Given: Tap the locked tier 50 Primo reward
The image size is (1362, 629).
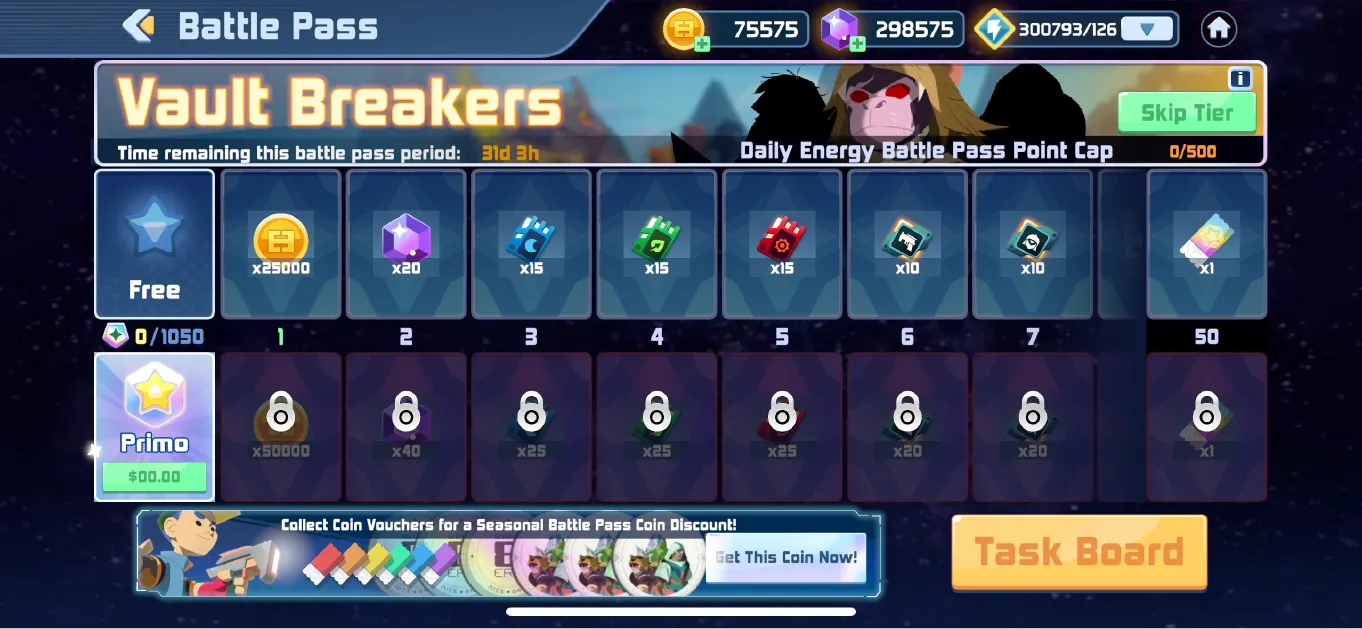Looking at the screenshot, I should click(x=1207, y=426).
